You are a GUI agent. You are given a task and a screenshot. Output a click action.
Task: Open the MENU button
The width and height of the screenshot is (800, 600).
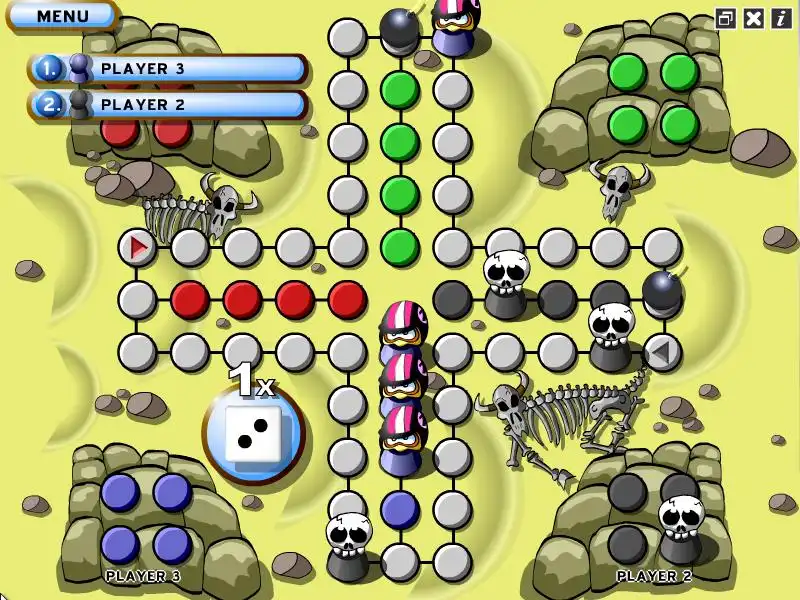(62, 16)
